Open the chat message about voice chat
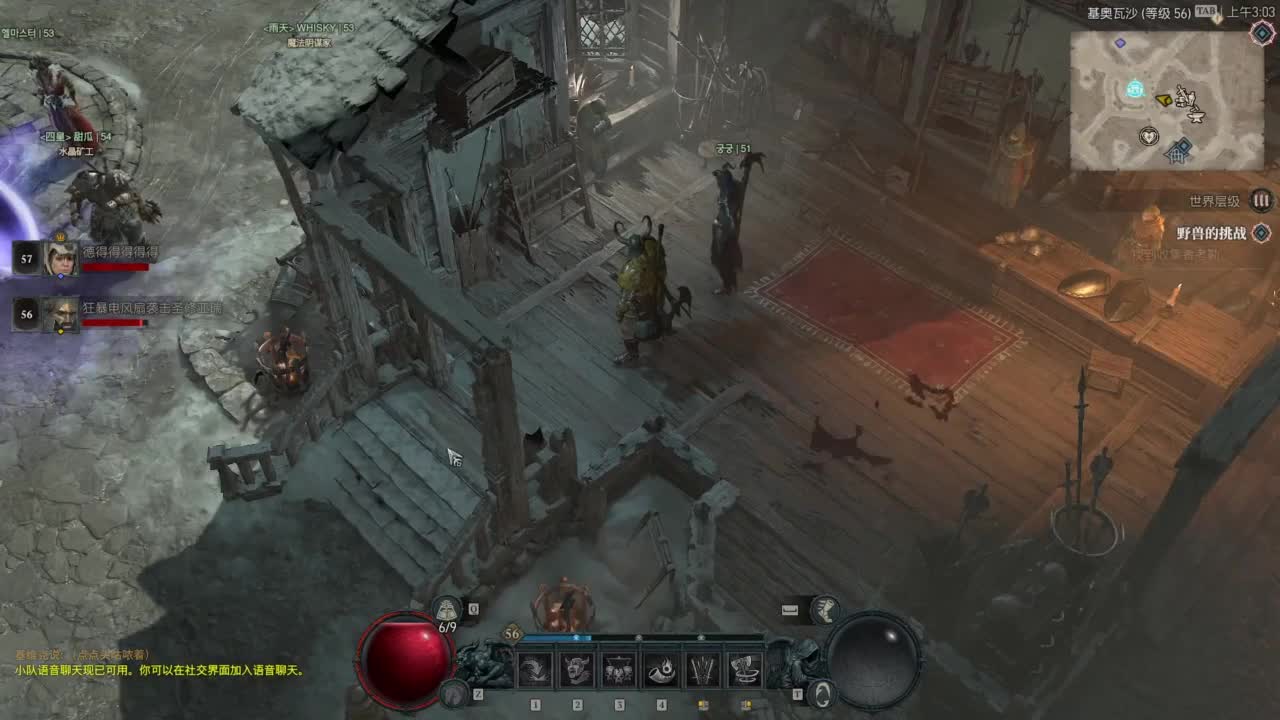Screen dimensions: 1280x720 (160, 670)
